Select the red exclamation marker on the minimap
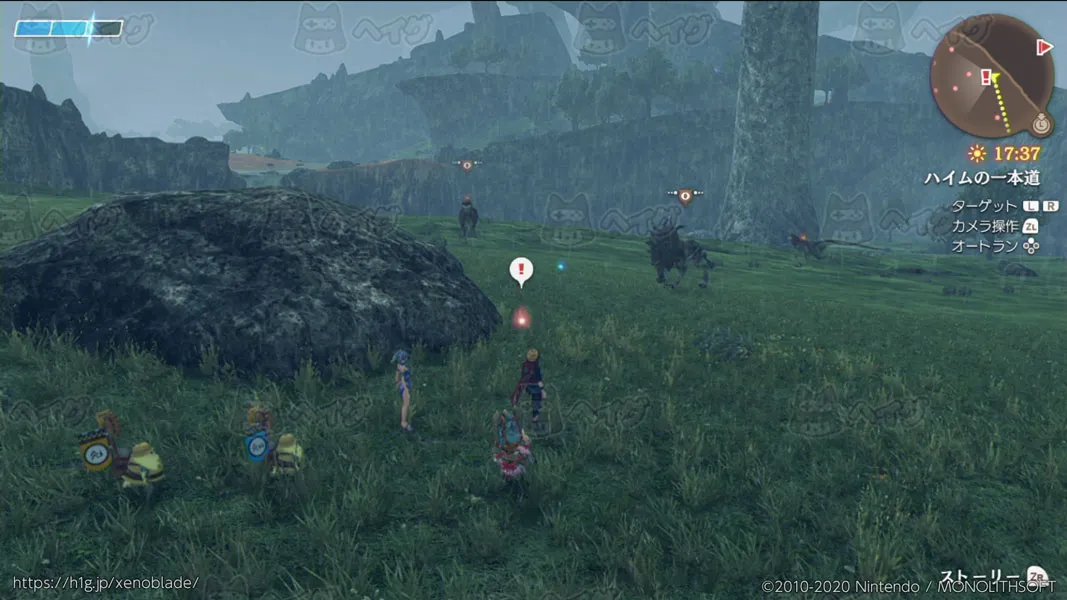This screenshot has height=600, width=1067. 986,76
